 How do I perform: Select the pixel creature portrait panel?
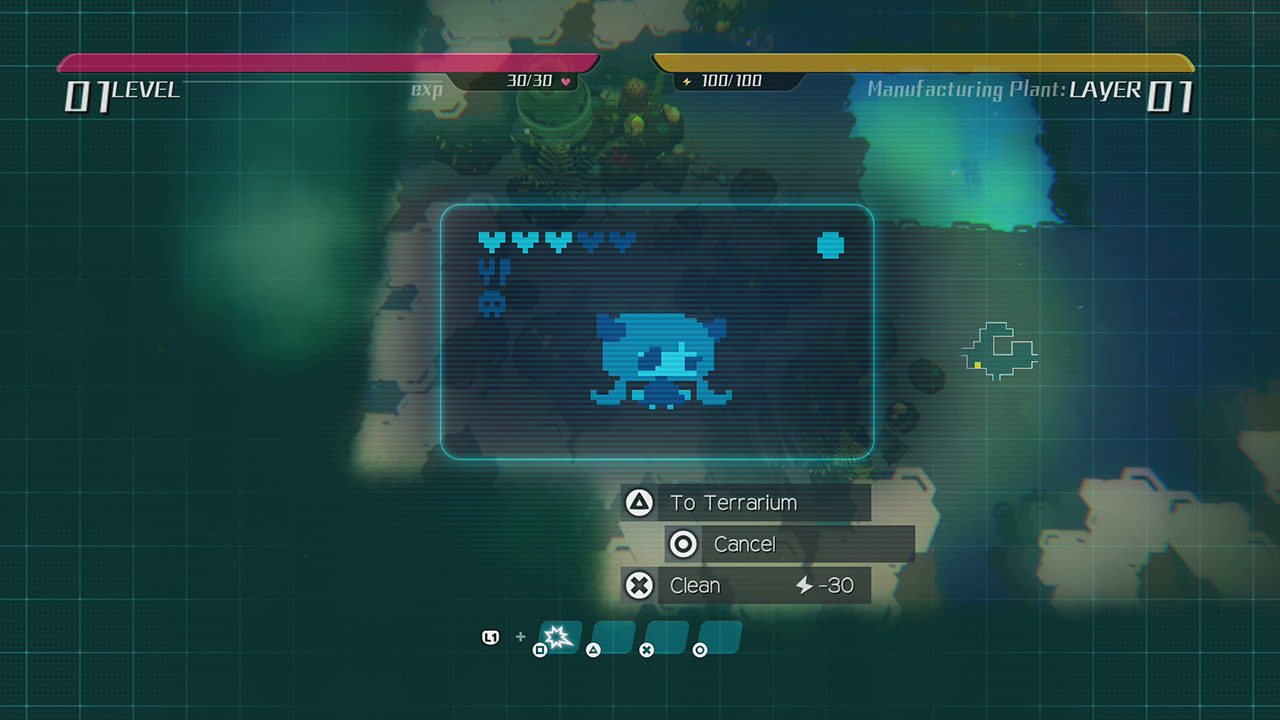(x=657, y=332)
